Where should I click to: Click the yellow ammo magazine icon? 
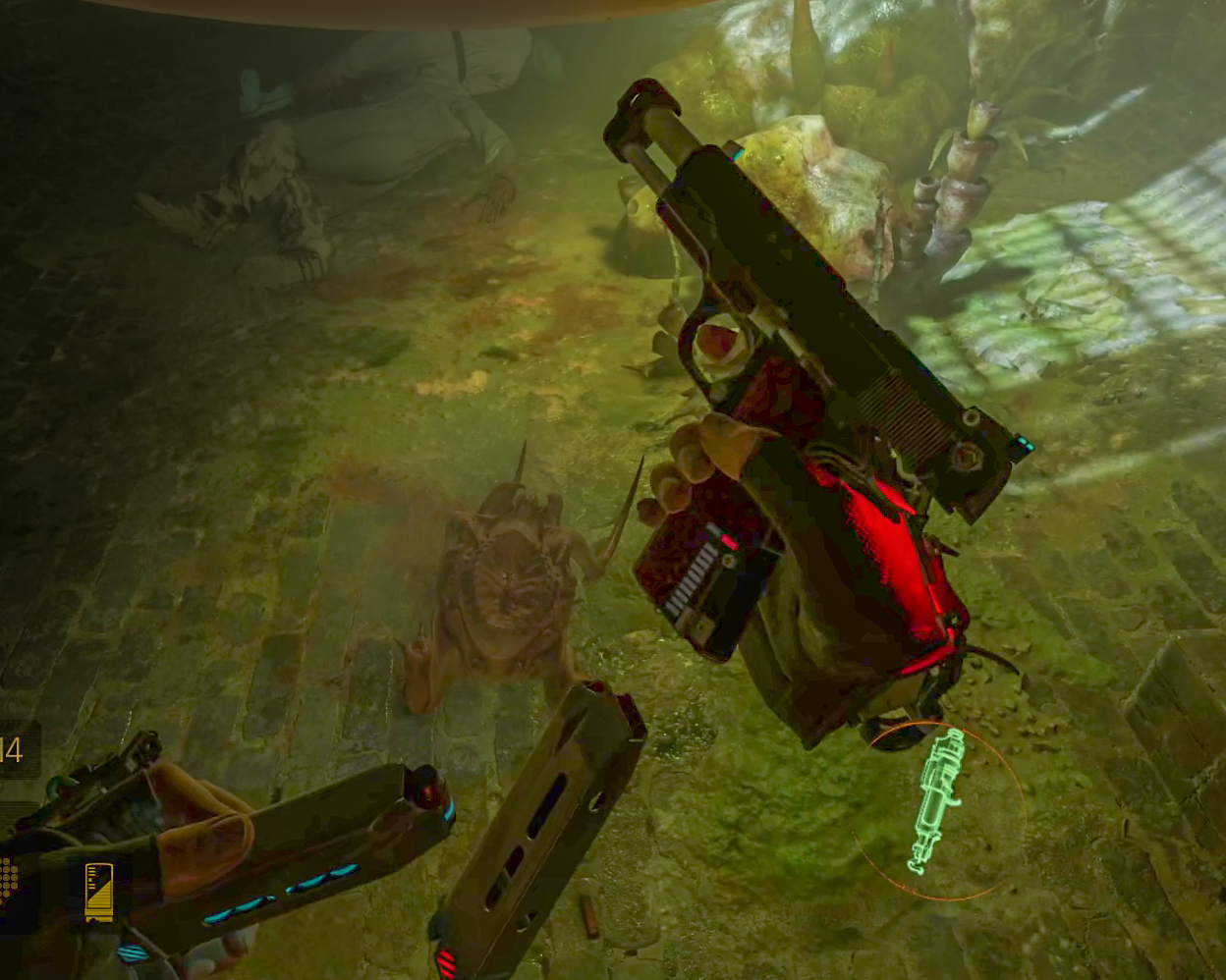(x=98, y=891)
